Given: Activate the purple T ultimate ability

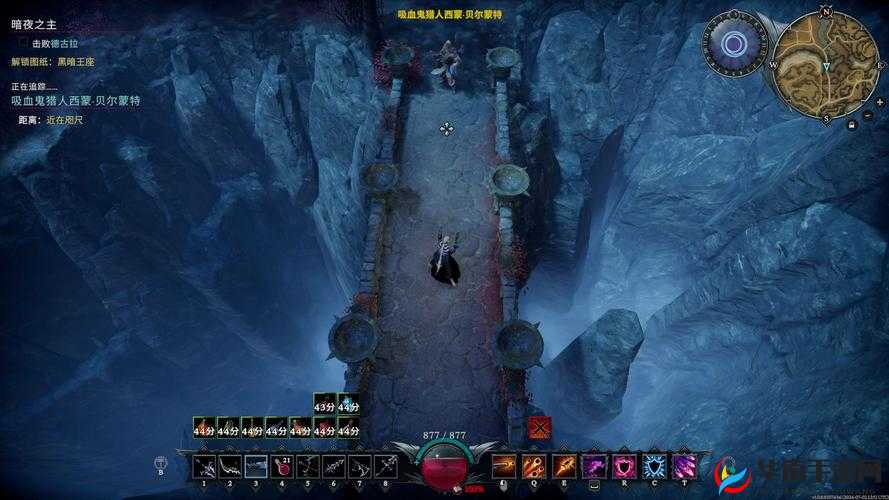Looking at the screenshot, I should click(685, 466).
